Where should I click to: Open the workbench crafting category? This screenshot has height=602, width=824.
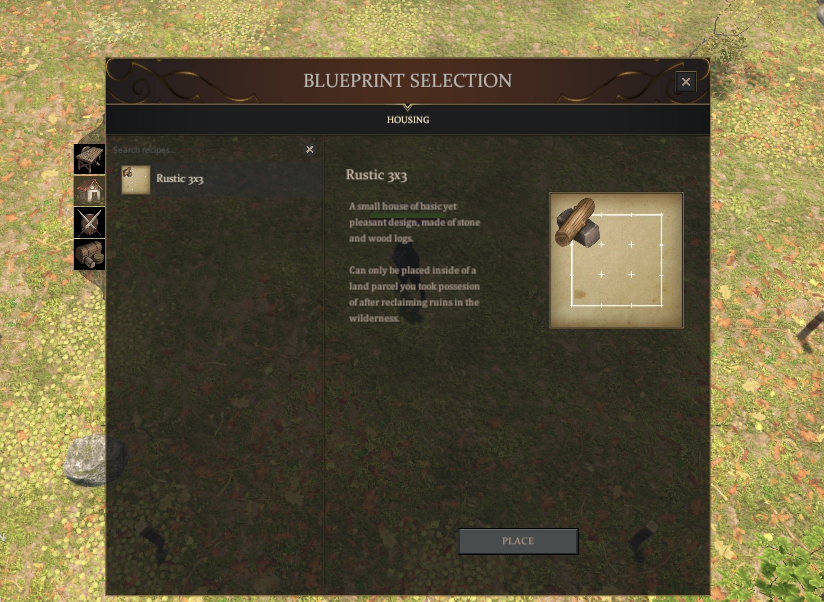pyautogui.click(x=89, y=158)
